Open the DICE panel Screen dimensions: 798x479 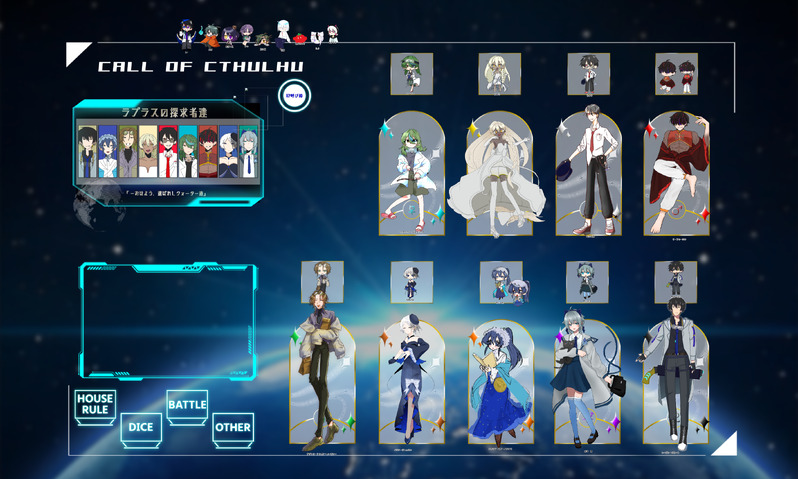(x=139, y=427)
